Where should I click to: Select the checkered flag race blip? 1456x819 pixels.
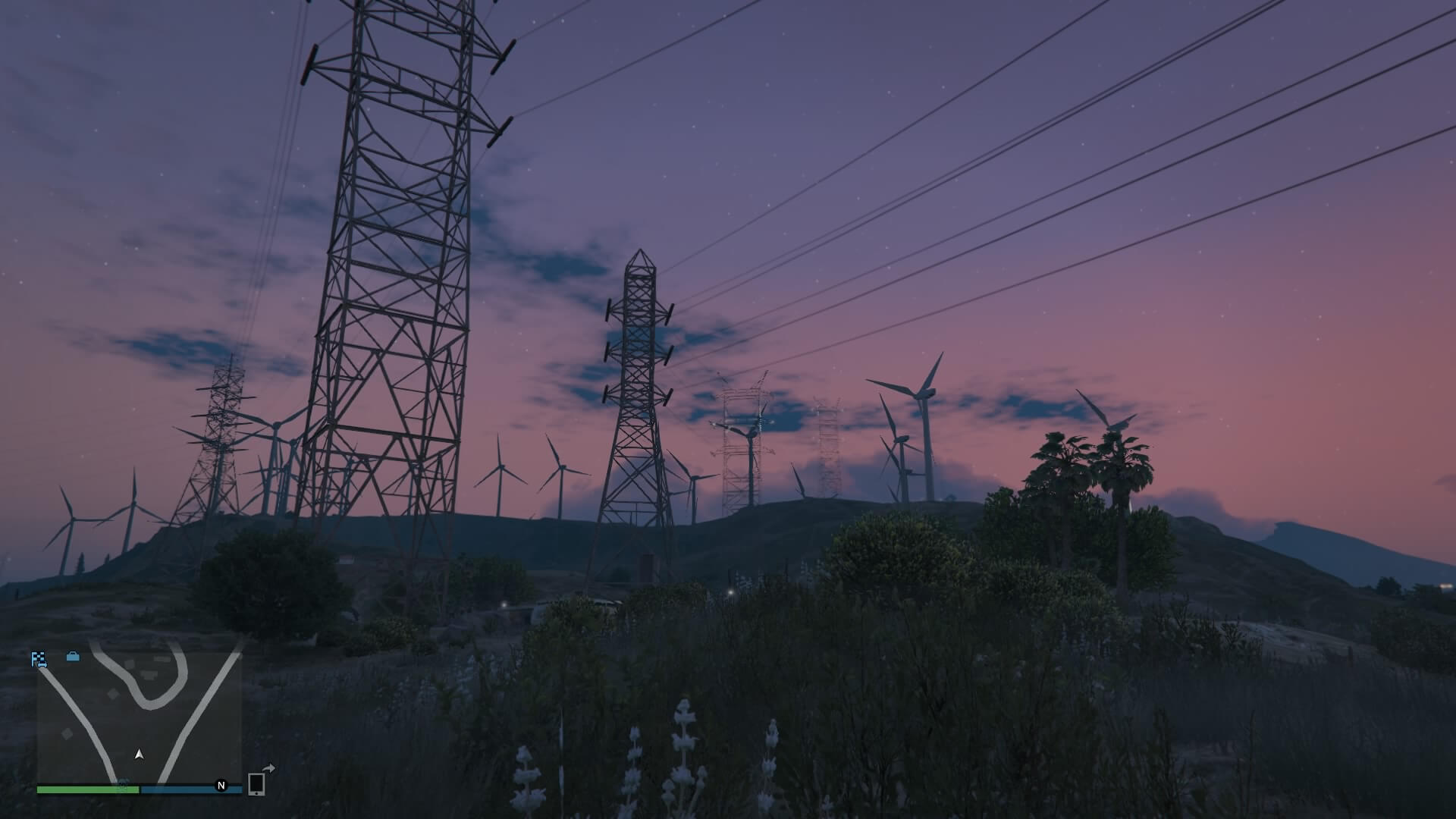[39, 659]
